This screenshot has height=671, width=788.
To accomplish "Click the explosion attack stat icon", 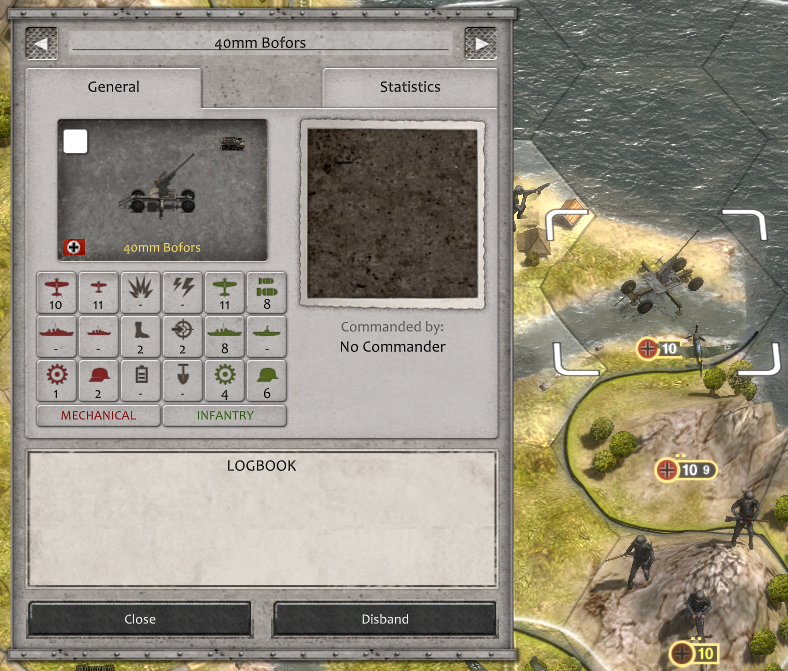I will 140,291.
